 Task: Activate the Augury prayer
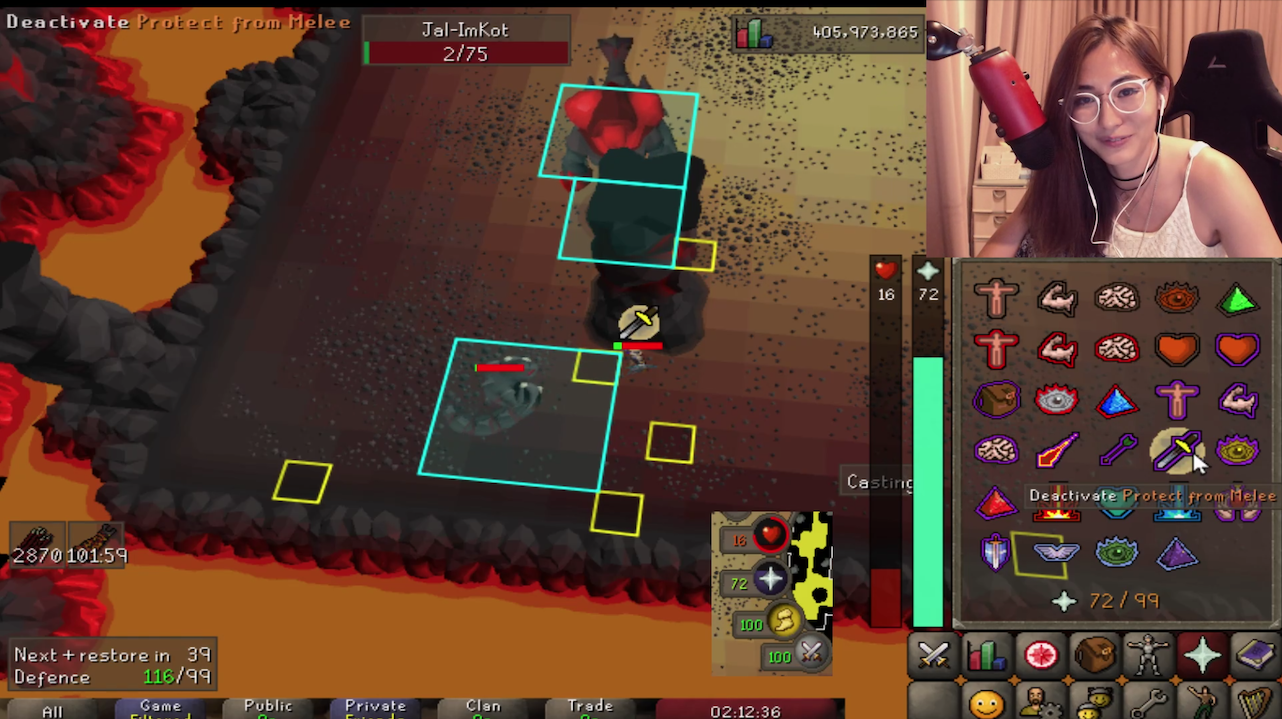click(x=1177, y=552)
